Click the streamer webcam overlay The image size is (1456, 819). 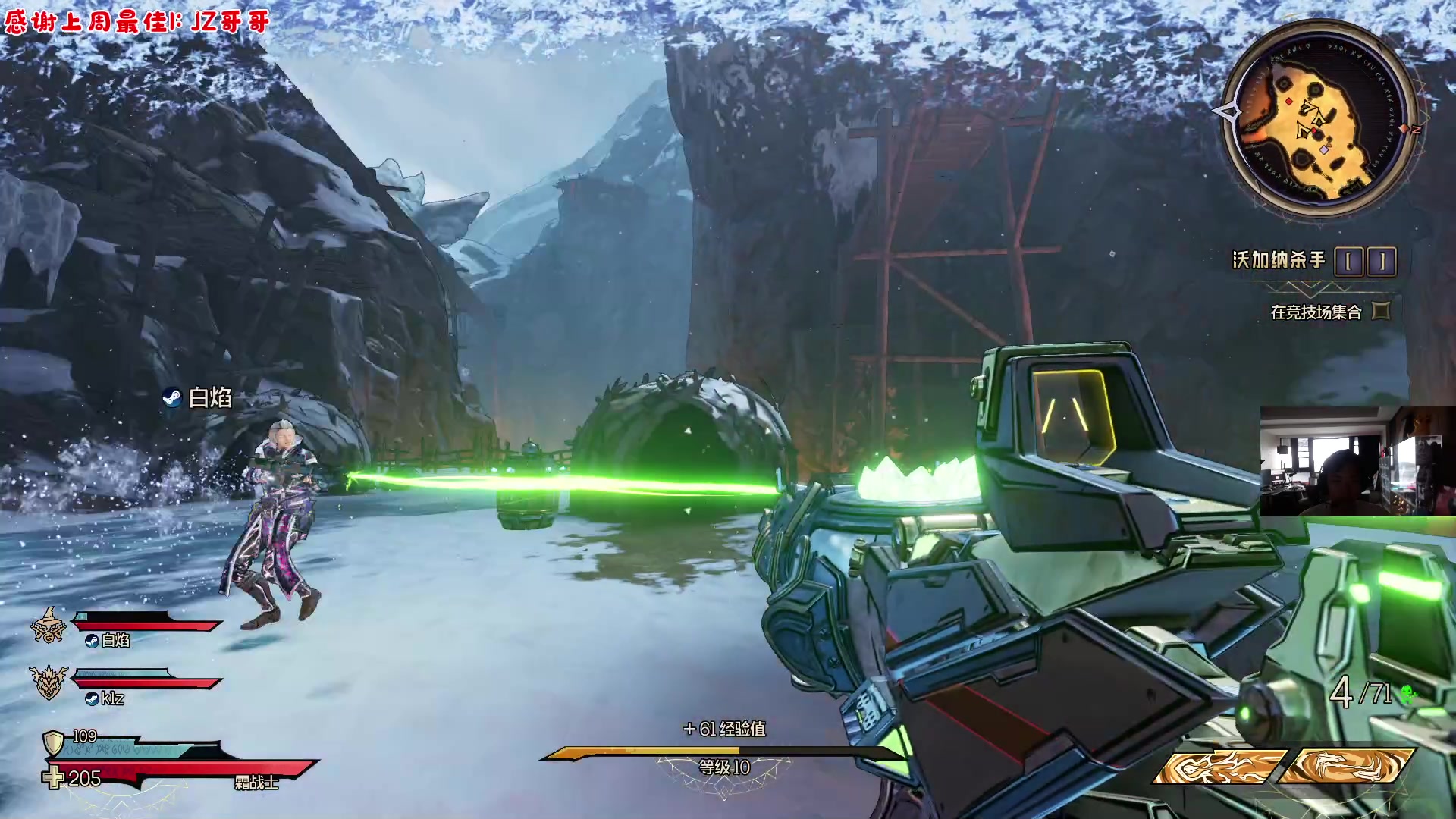[1357, 461]
